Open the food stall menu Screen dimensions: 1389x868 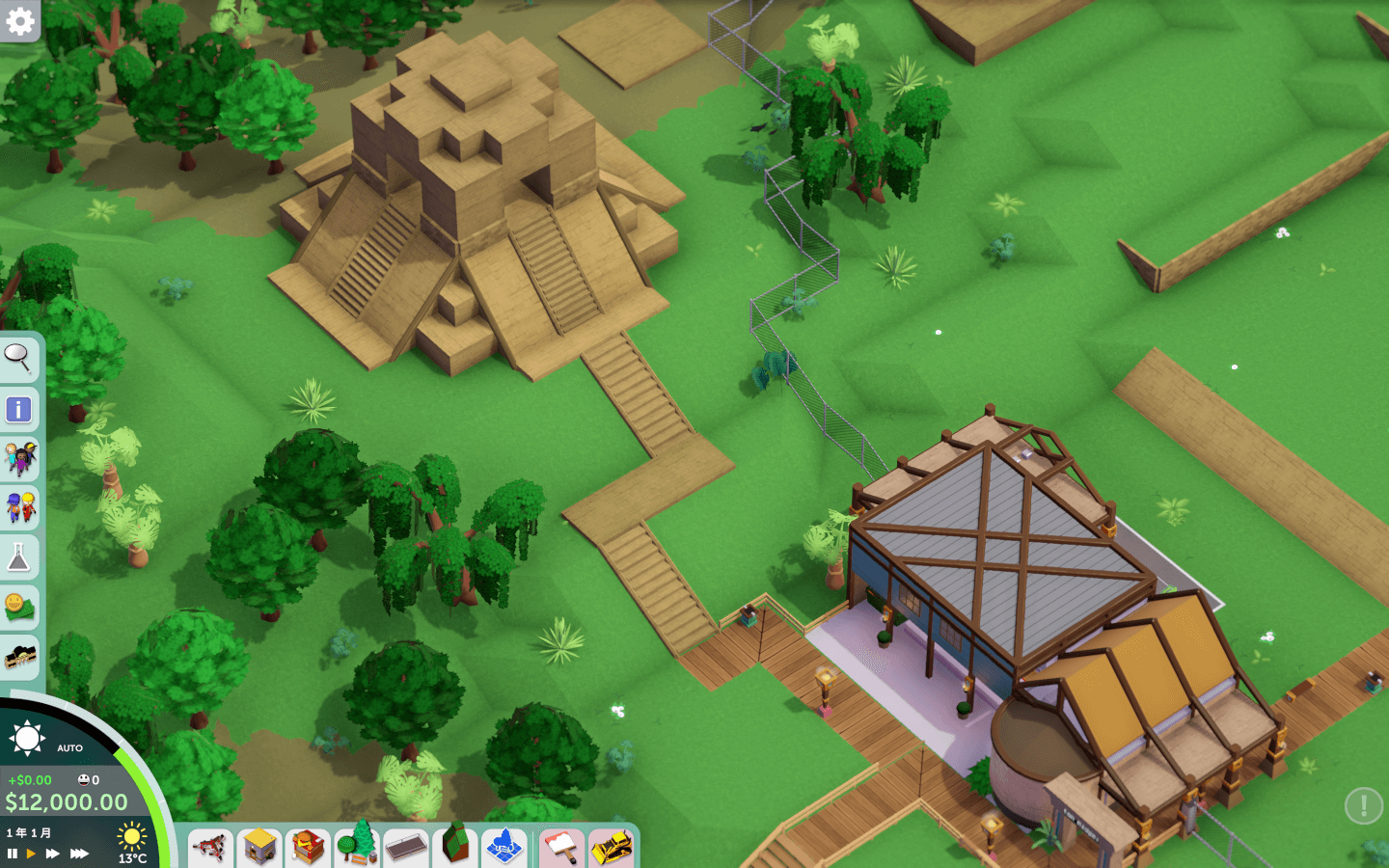click(x=308, y=848)
